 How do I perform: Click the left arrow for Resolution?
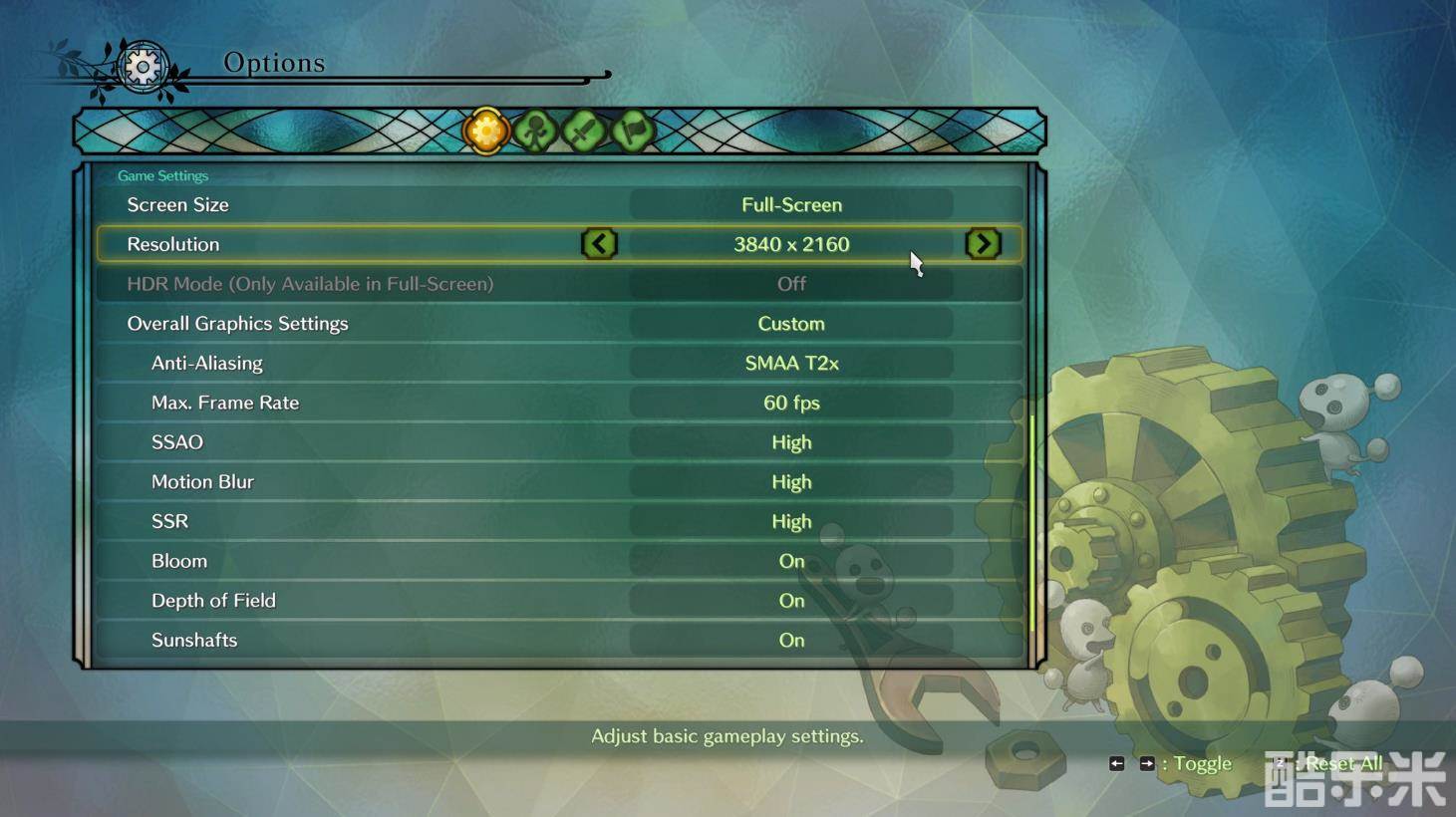[x=599, y=244]
